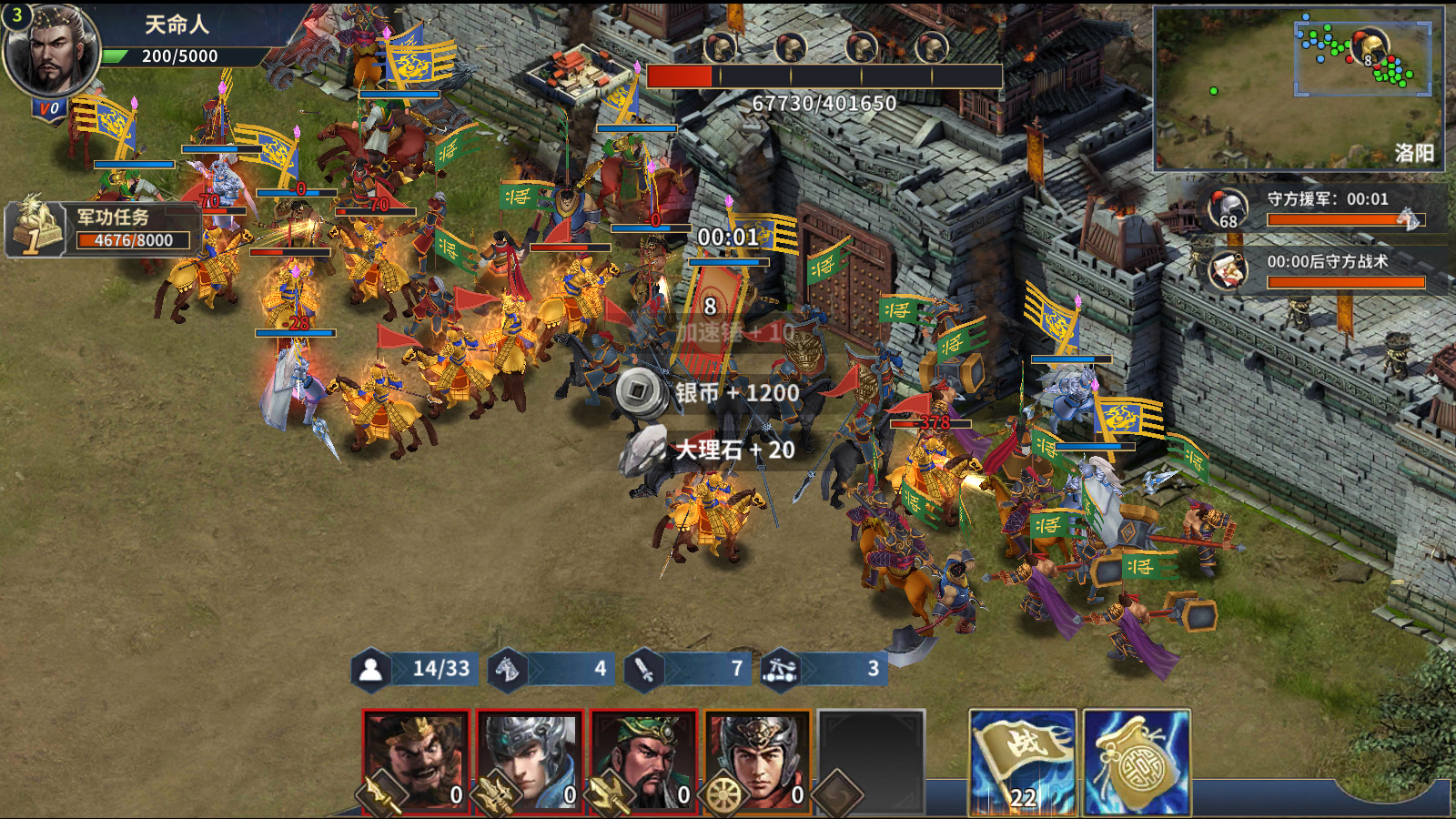Select the silver-helmeted young general portrait
This screenshot has height=819, width=1456.
click(530, 762)
